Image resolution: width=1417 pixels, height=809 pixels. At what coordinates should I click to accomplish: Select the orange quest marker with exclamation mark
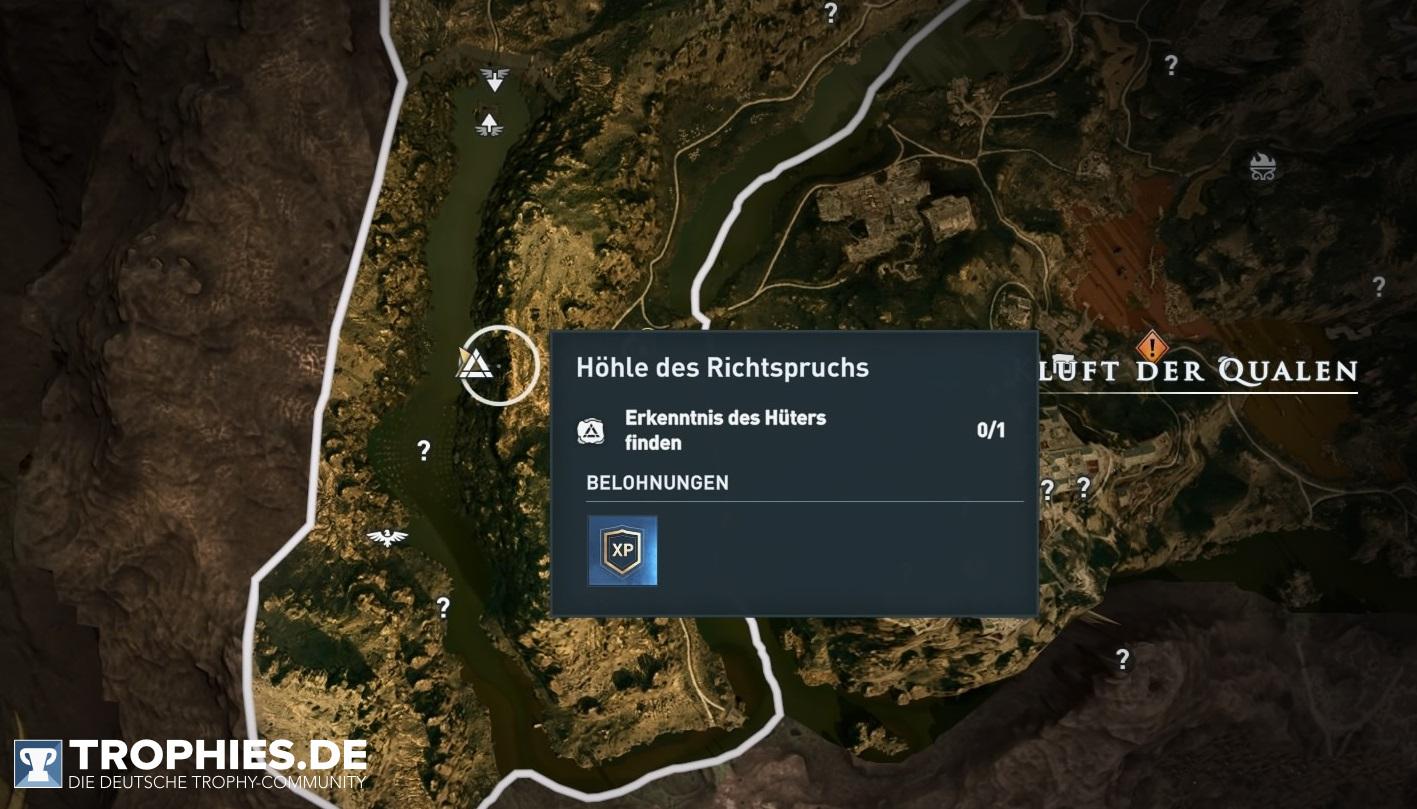(1152, 348)
